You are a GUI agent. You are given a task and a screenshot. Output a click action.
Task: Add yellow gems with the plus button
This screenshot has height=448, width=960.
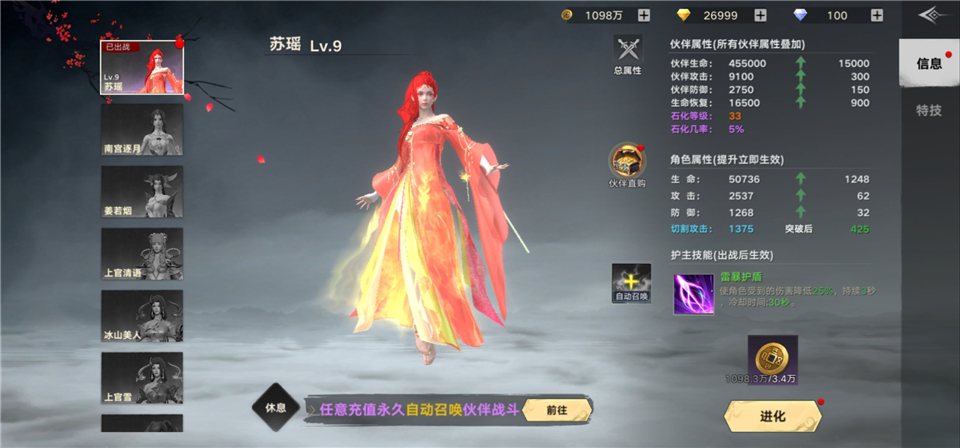pyautogui.click(x=760, y=15)
